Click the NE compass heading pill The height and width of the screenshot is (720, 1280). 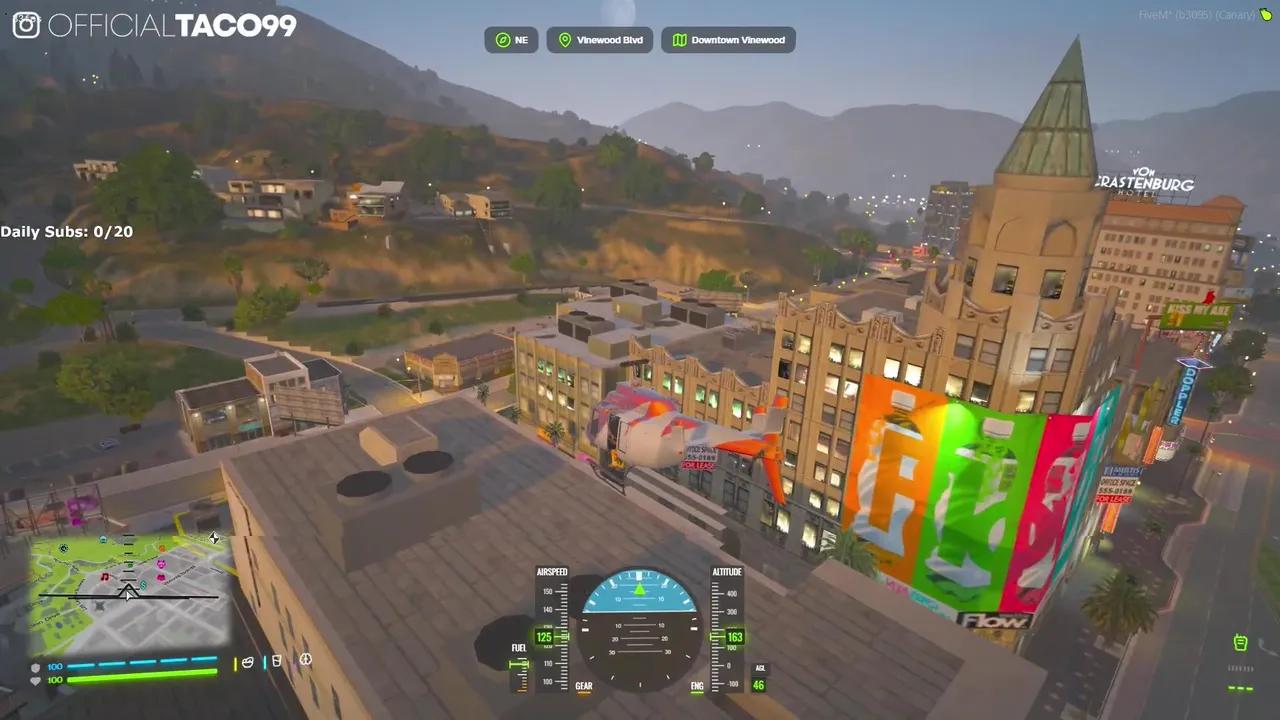point(511,40)
